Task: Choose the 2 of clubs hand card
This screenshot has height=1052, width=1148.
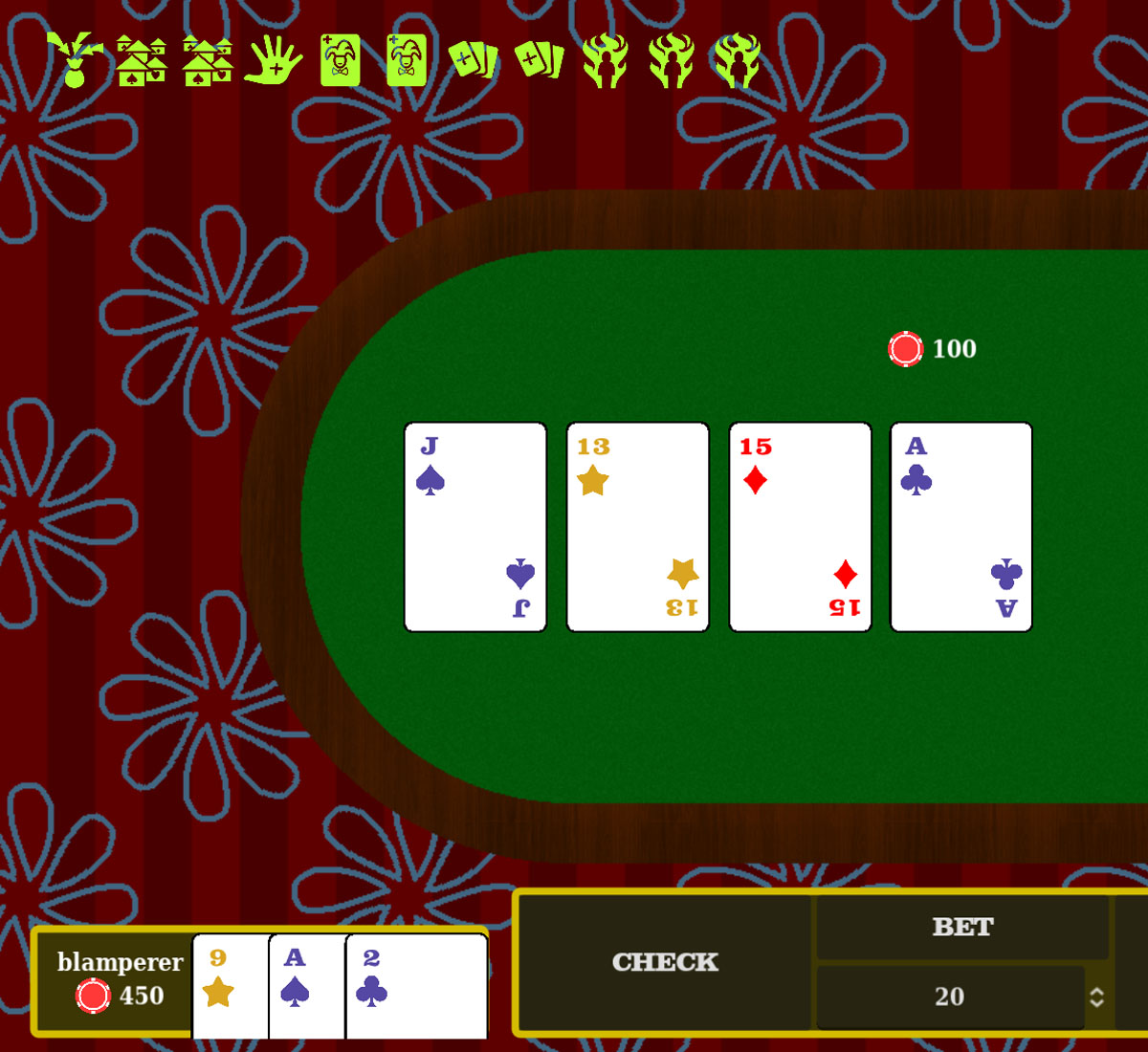Action: tap(415, 985)
